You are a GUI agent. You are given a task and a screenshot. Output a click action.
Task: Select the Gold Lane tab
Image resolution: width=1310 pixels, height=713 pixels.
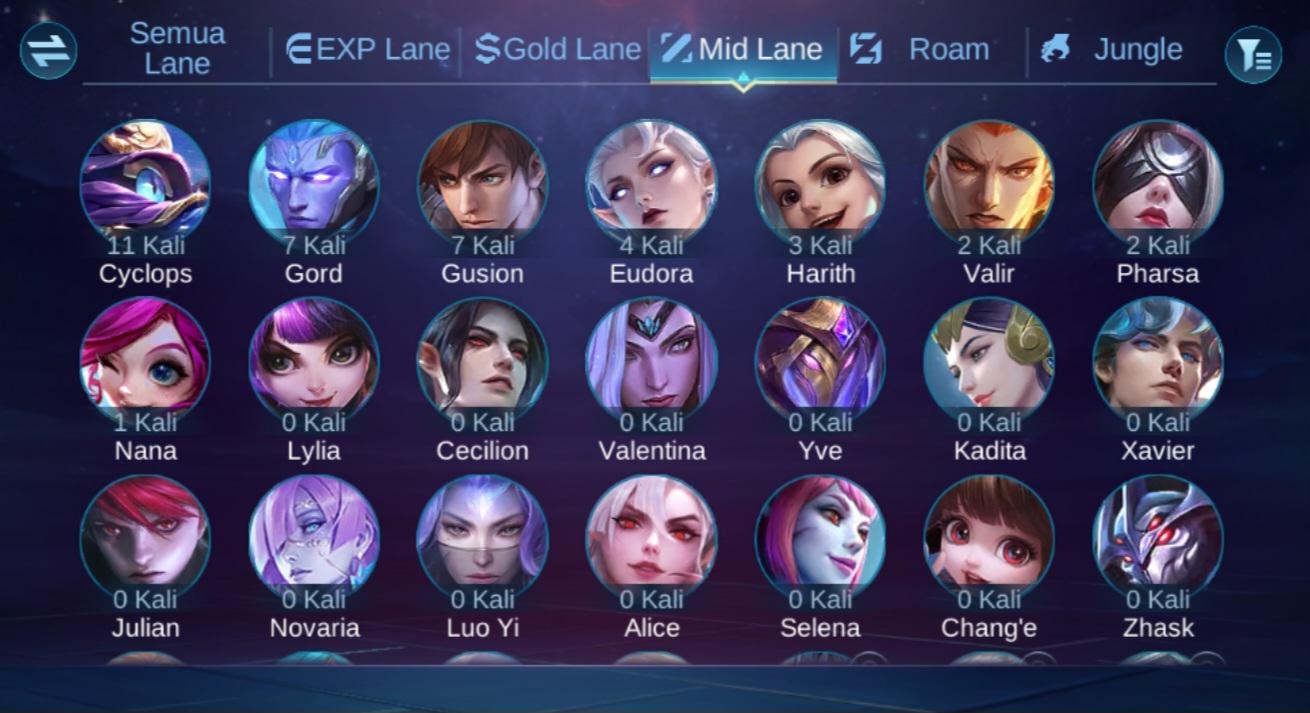(557, 49)
